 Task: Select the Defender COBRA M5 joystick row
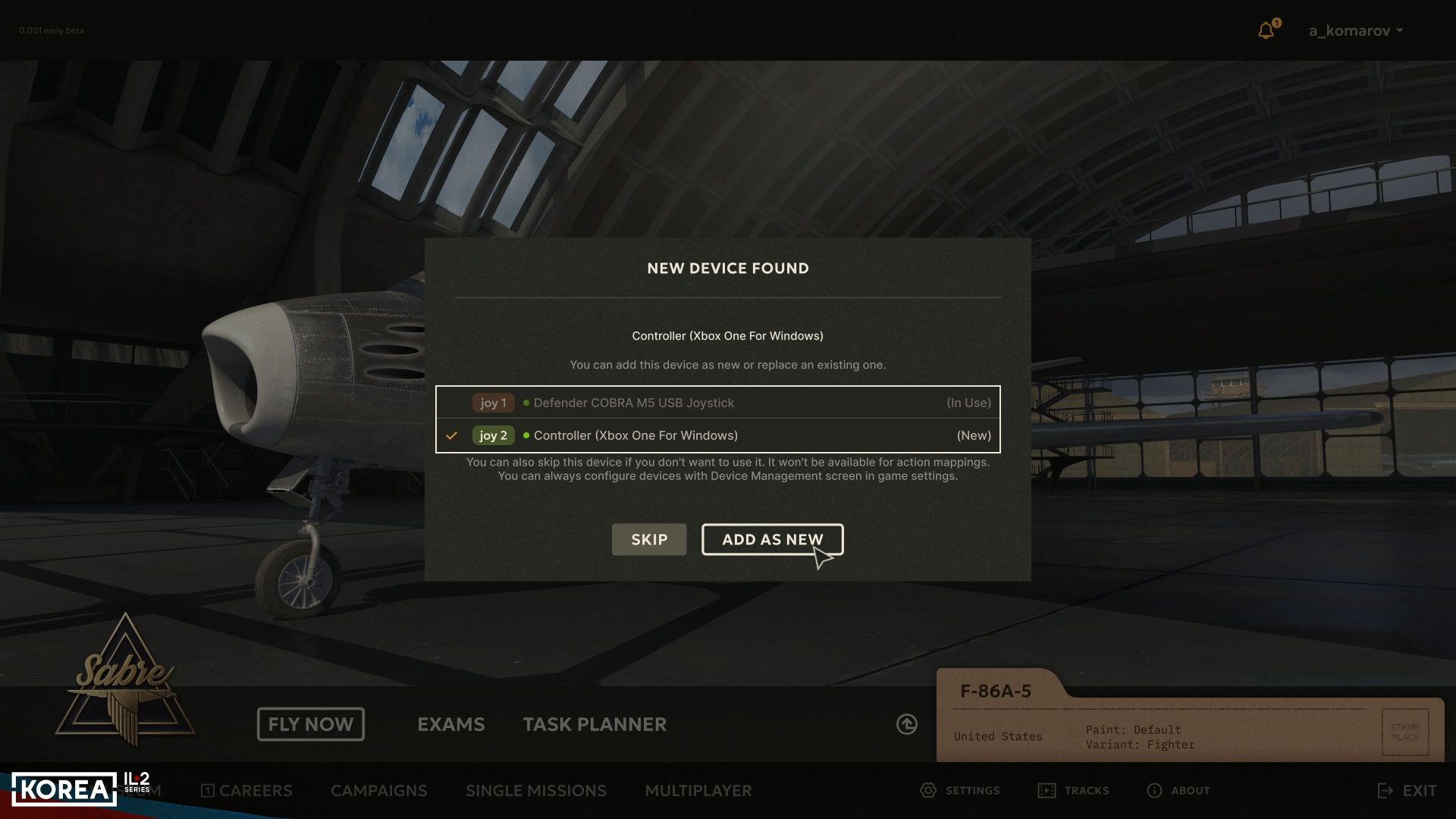tap(717, 403)
